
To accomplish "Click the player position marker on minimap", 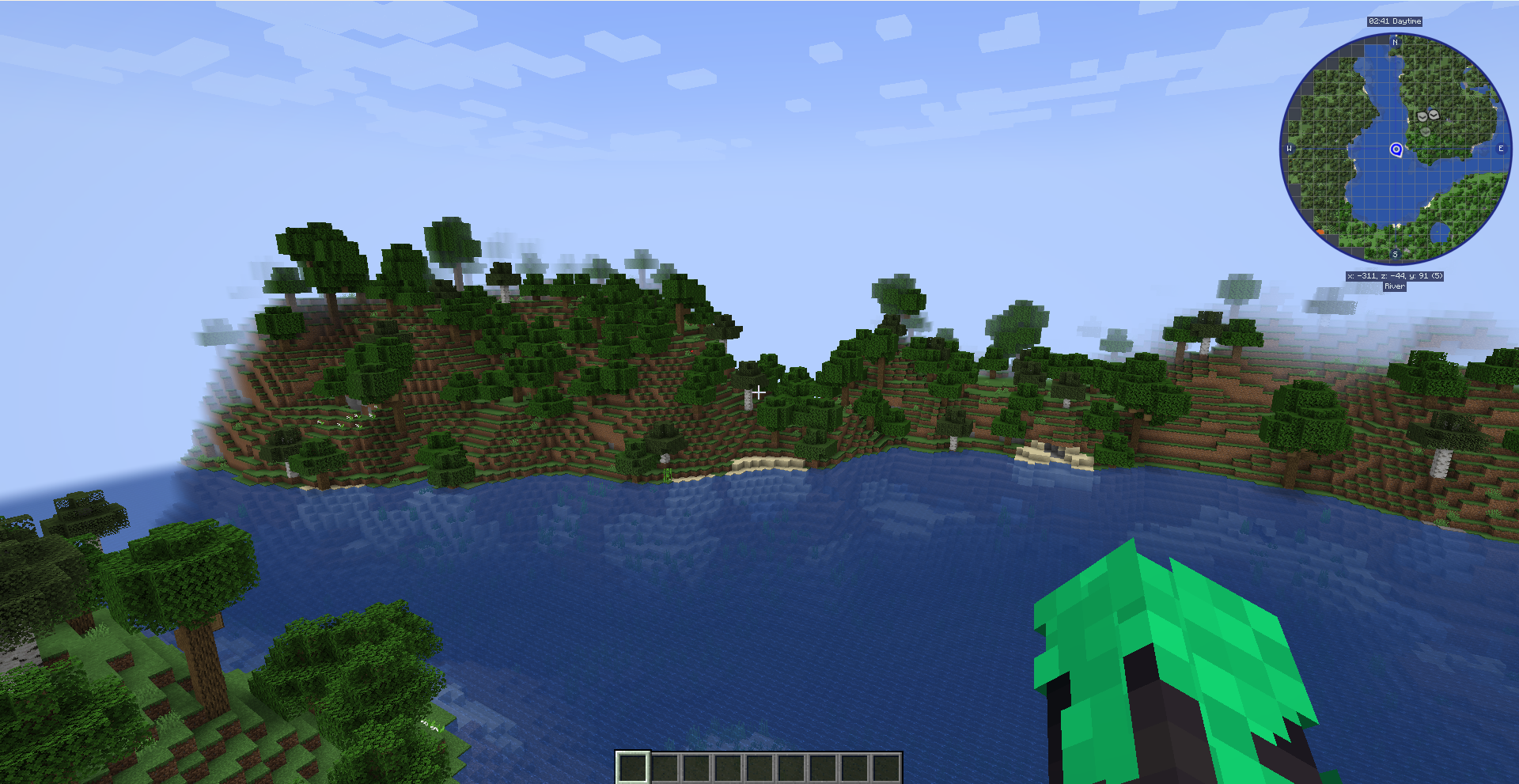I will [1396, 150].
